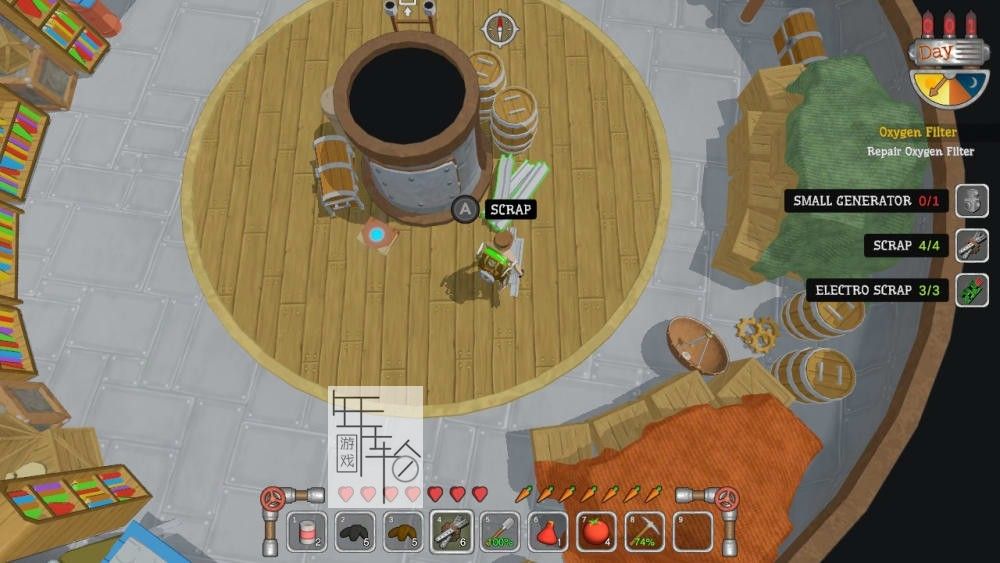Select the canned food hotbar slot
Viewport: 1000px width, 563px height.
tap(307, 532)
